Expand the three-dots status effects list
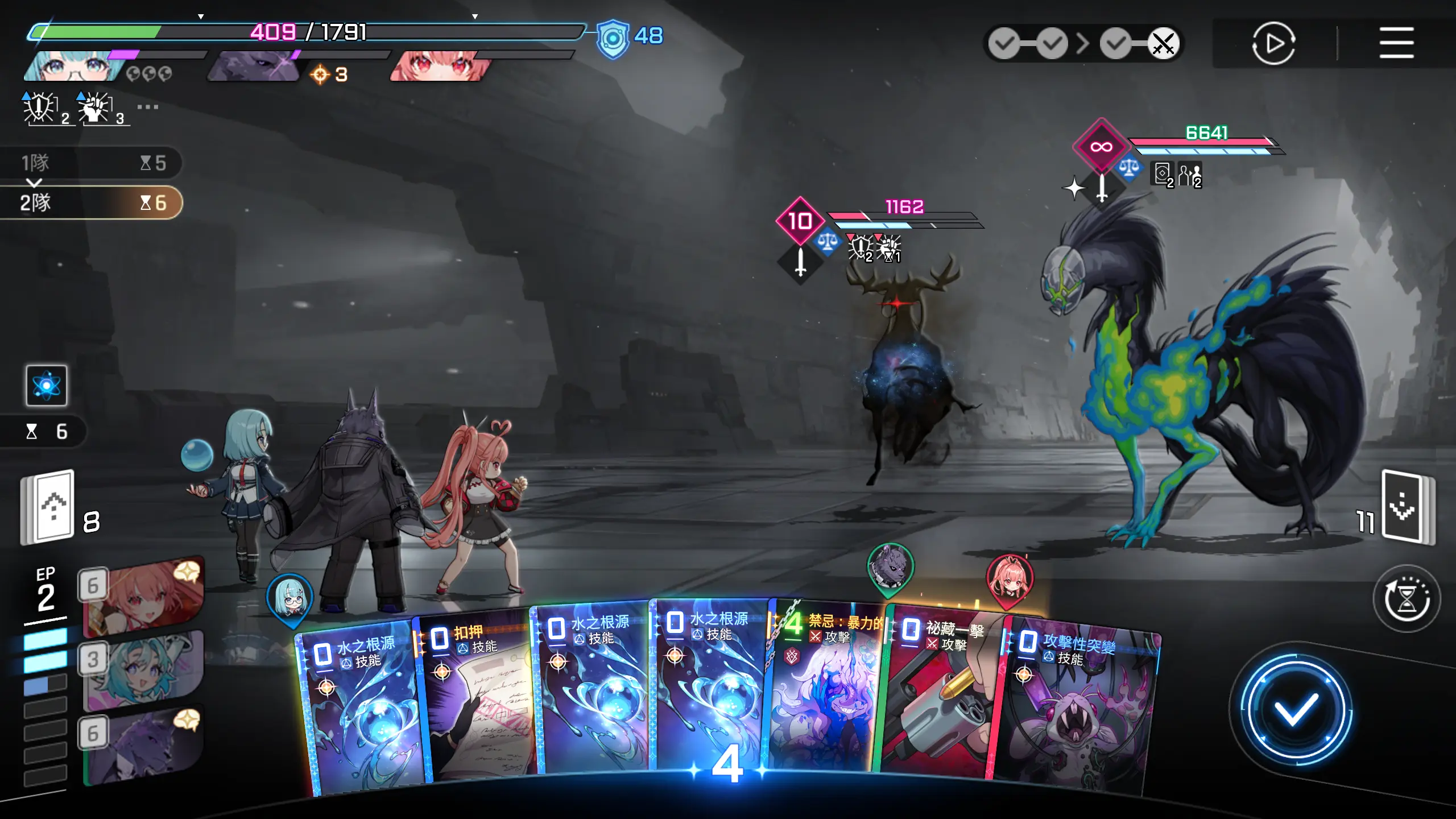Viewport: 1456px width, 819px height. click(147, 107)
